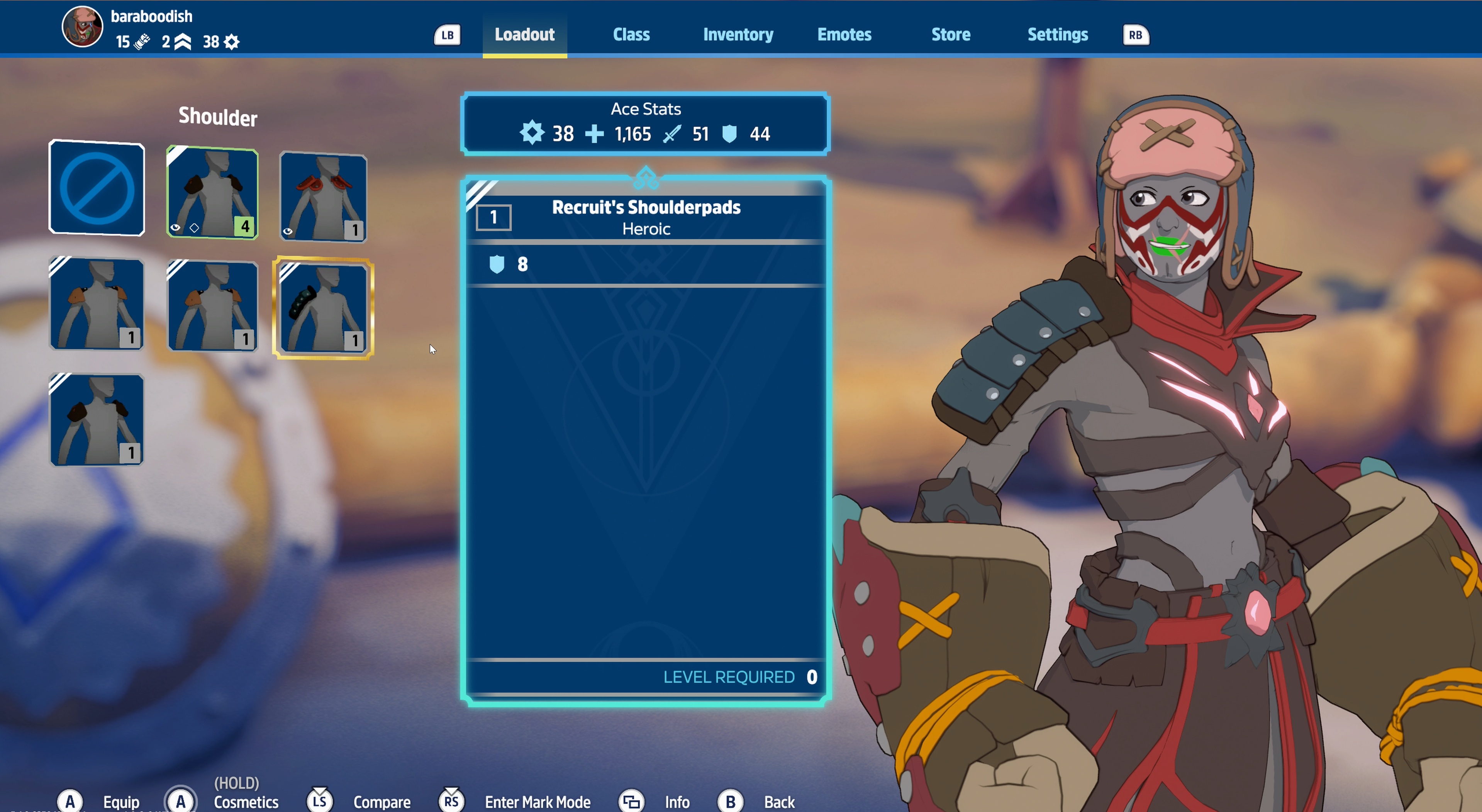Go to the Inventory tab
Viewport: 1482px width, 812px height.
tap(738, 34)
